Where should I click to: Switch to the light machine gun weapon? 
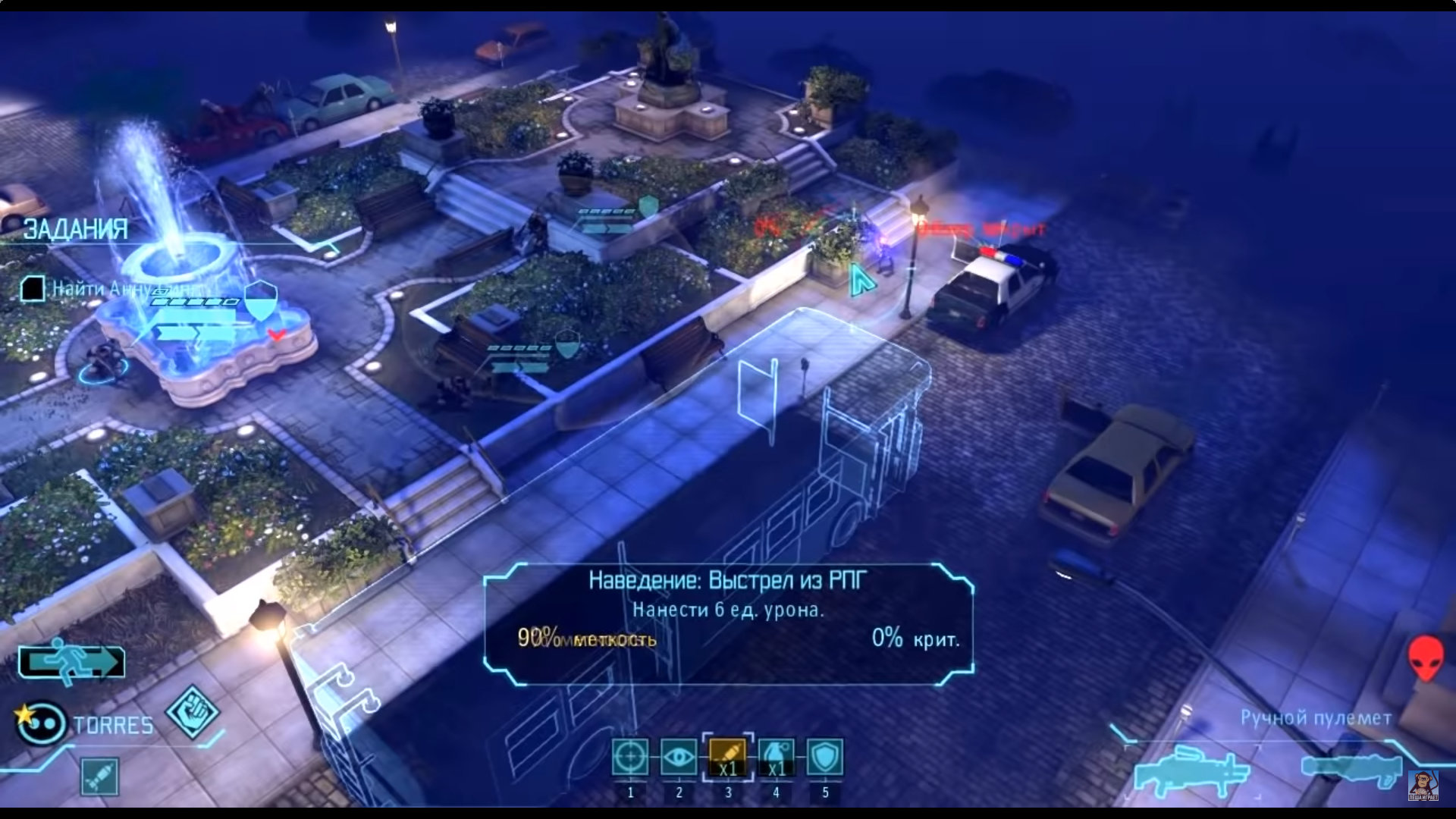tap(1191, 770)
